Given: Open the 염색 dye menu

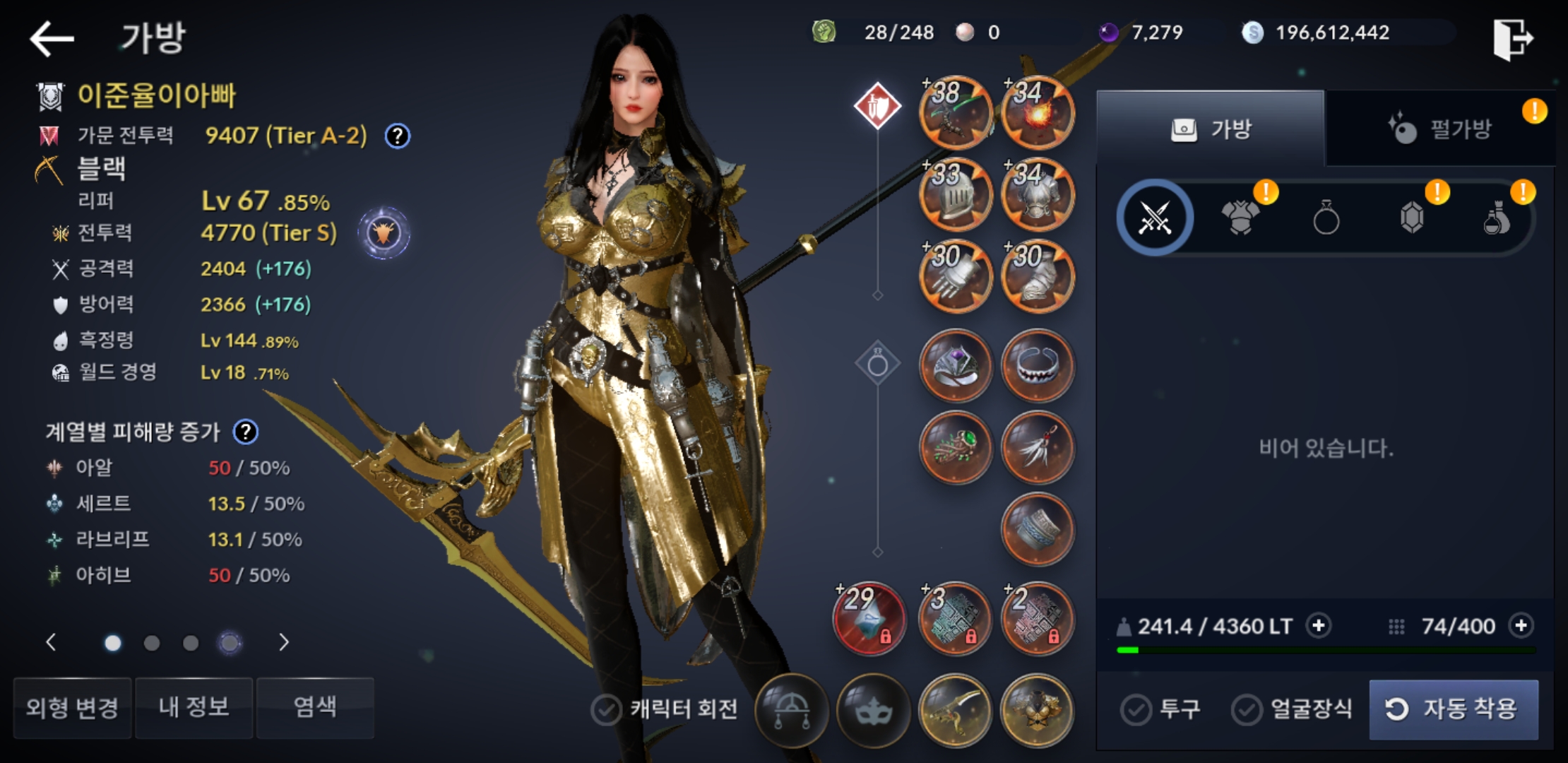Looking at the screenshot, I should [x=315, y=707].
